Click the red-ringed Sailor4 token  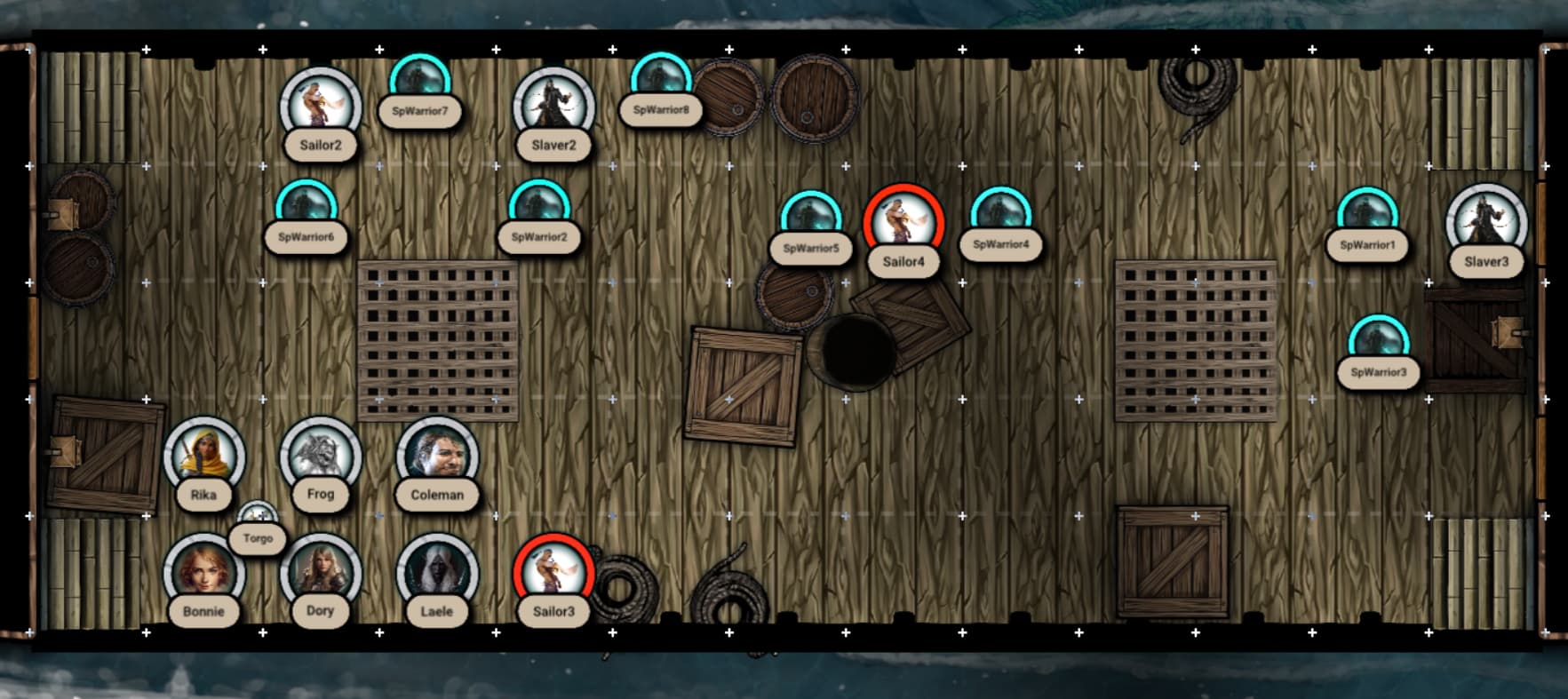903,224
